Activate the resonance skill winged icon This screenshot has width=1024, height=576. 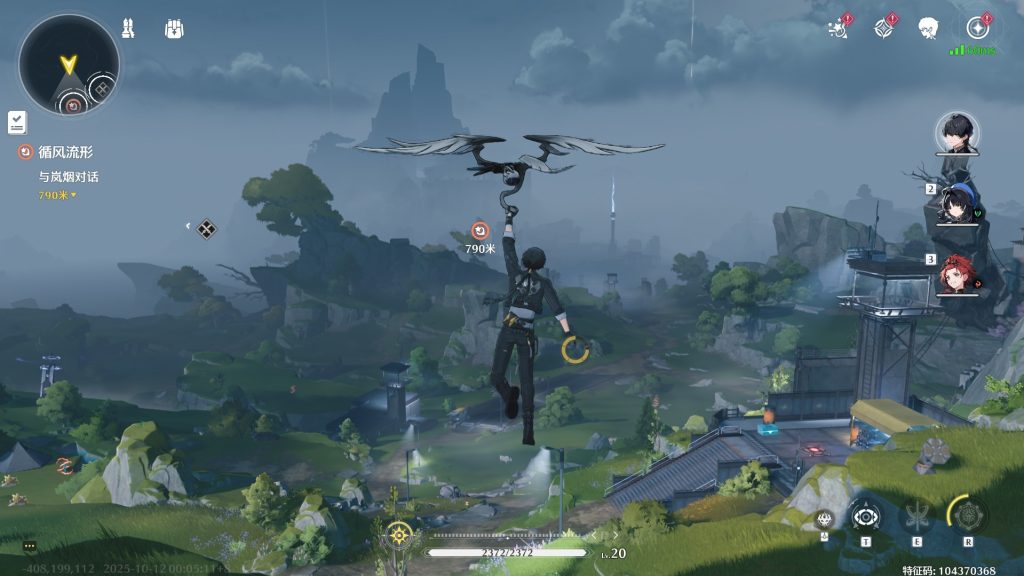(x=915, y=517)
